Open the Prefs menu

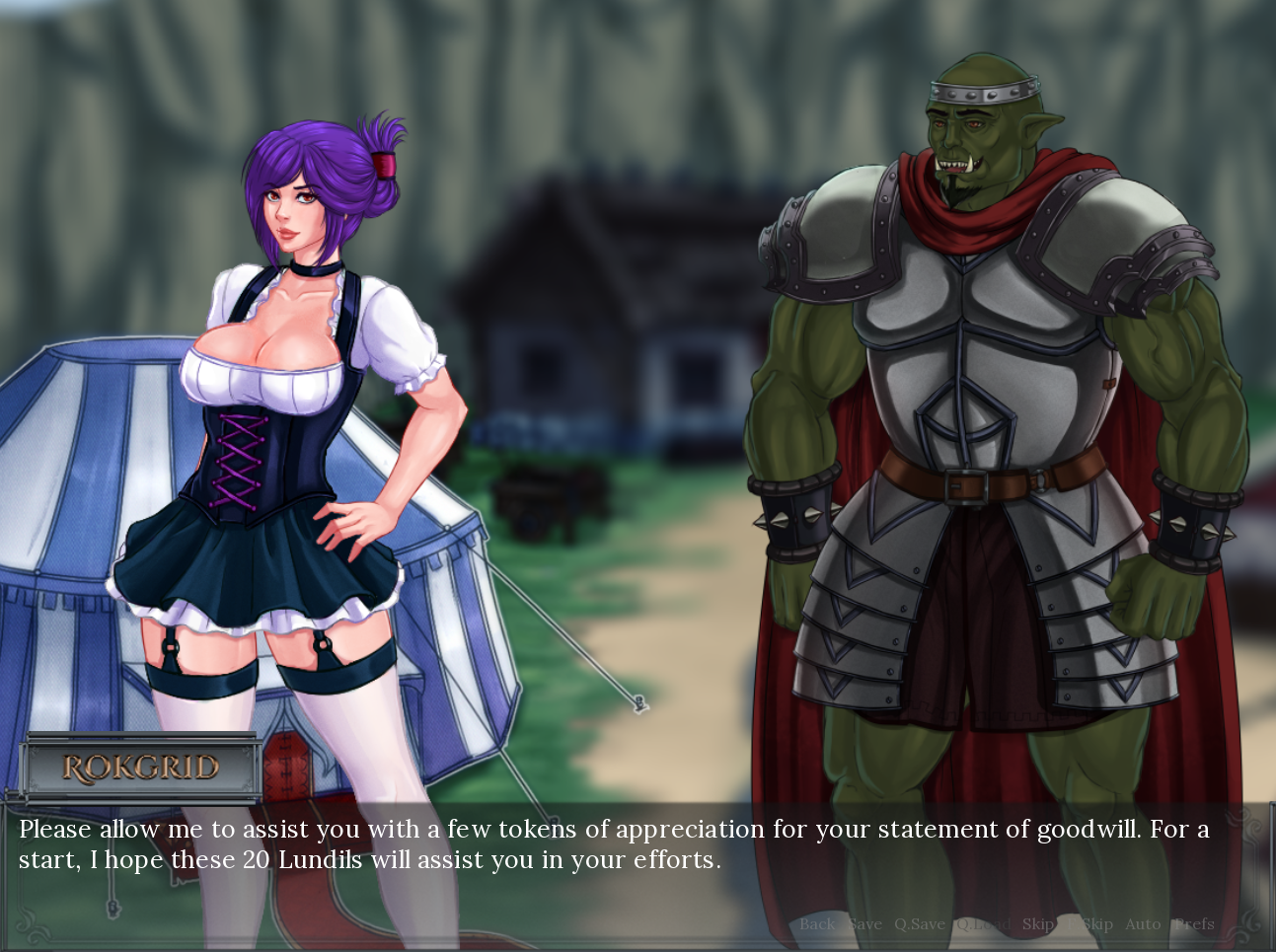[x=1194, y=924]
